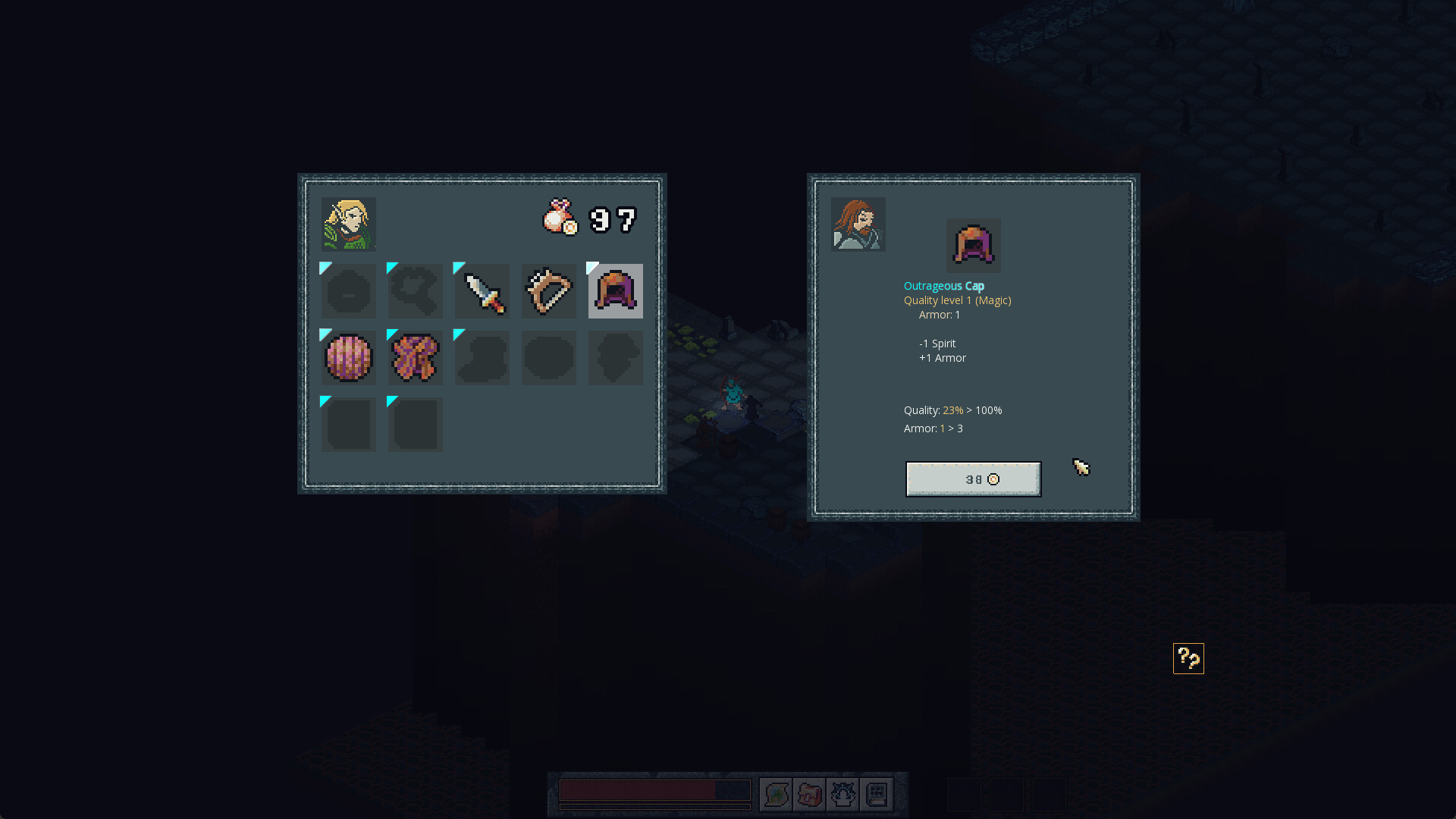Select the highlighted Outrageous Cap inventory slot

coord(615,291)
